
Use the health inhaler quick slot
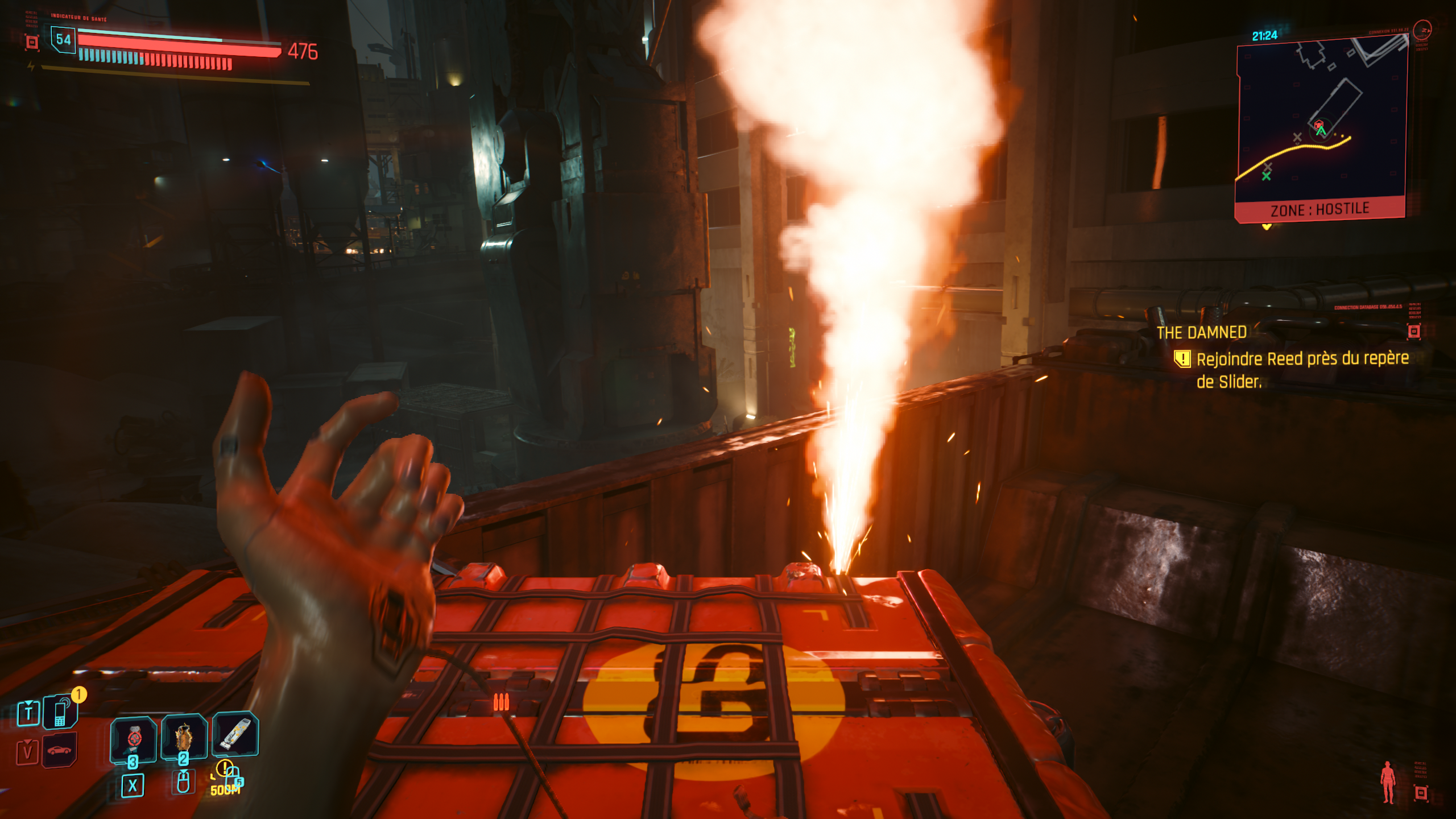pos(133,738)
